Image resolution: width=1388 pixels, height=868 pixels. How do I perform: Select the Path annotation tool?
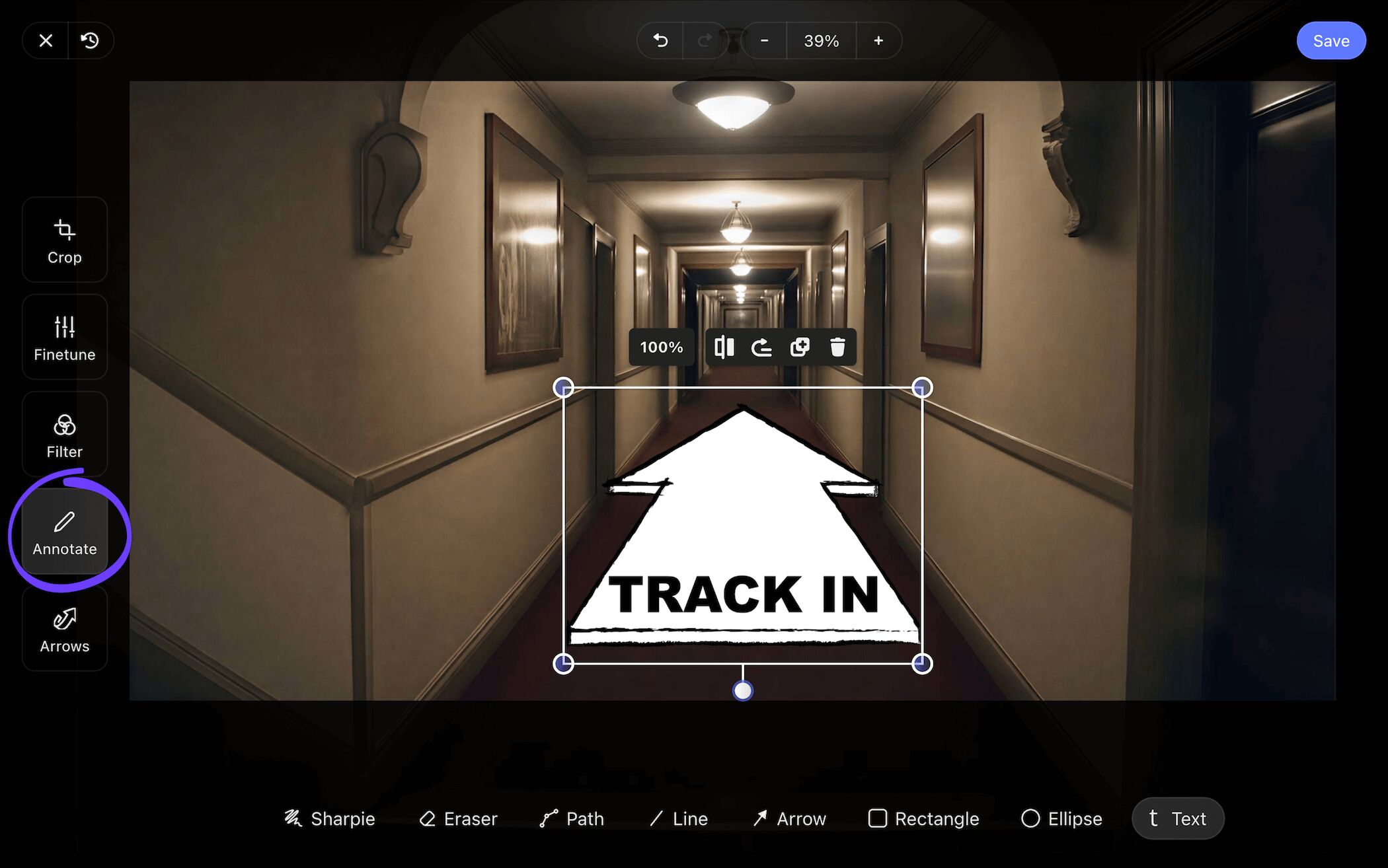pos(572,818)
